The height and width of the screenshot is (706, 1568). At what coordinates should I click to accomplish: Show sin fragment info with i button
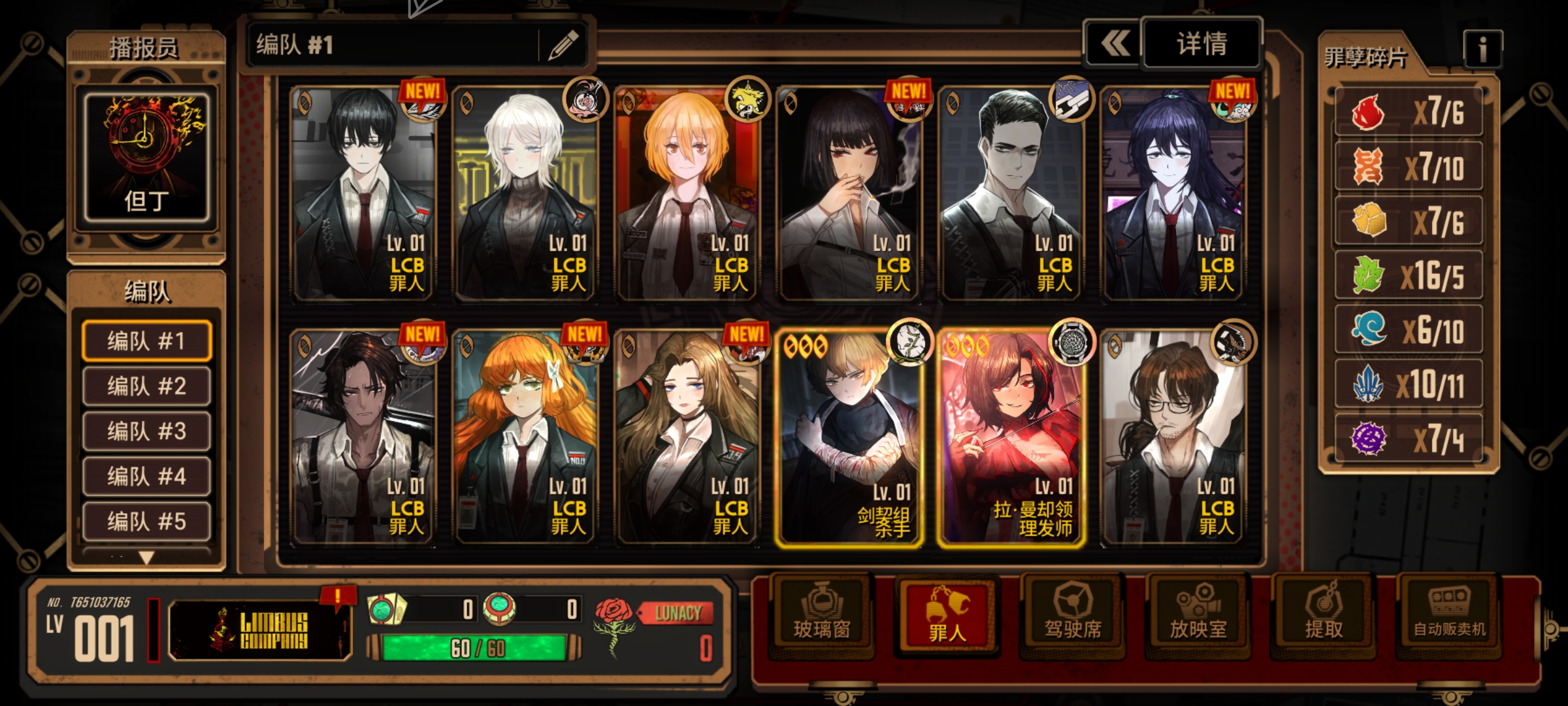1482,49
